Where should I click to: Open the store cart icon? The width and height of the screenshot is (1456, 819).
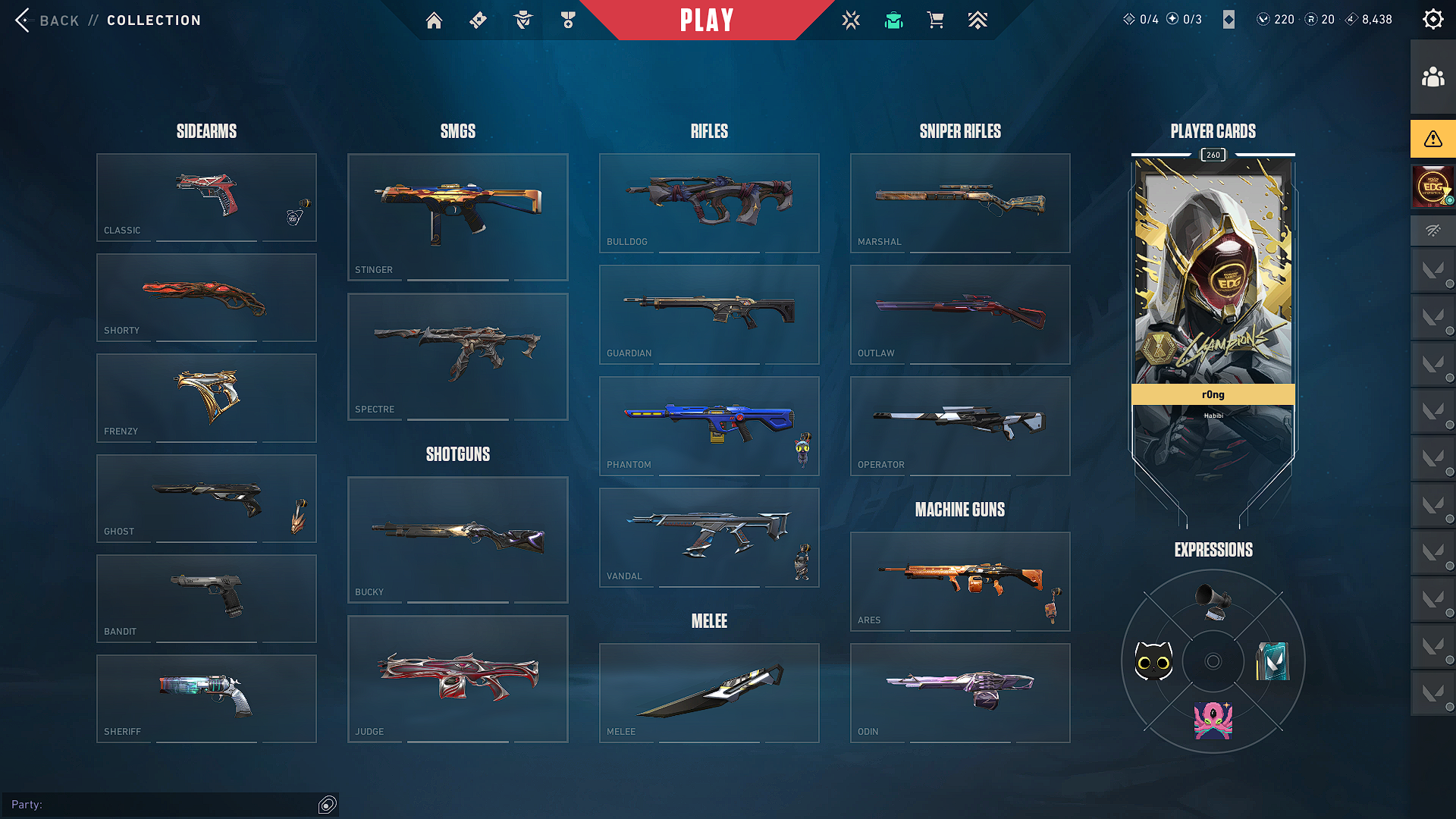coord(935,20)
